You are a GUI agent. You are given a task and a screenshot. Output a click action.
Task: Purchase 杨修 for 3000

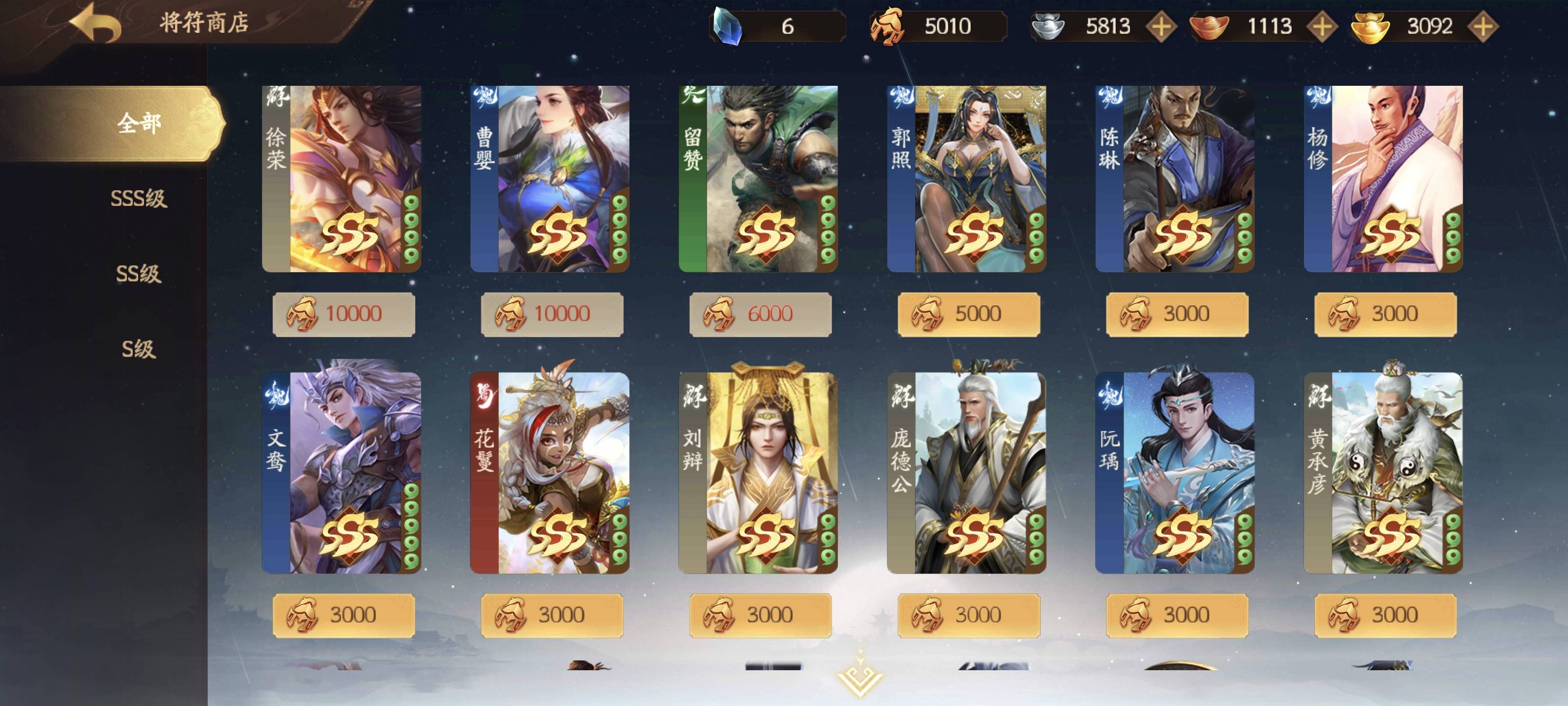(x=1385, y=314)
